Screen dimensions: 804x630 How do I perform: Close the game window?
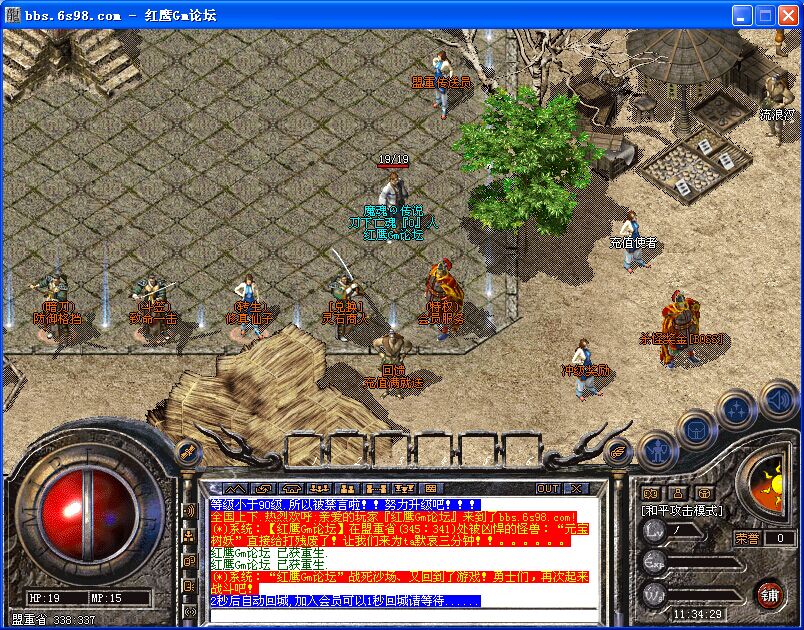pos(788,15)
